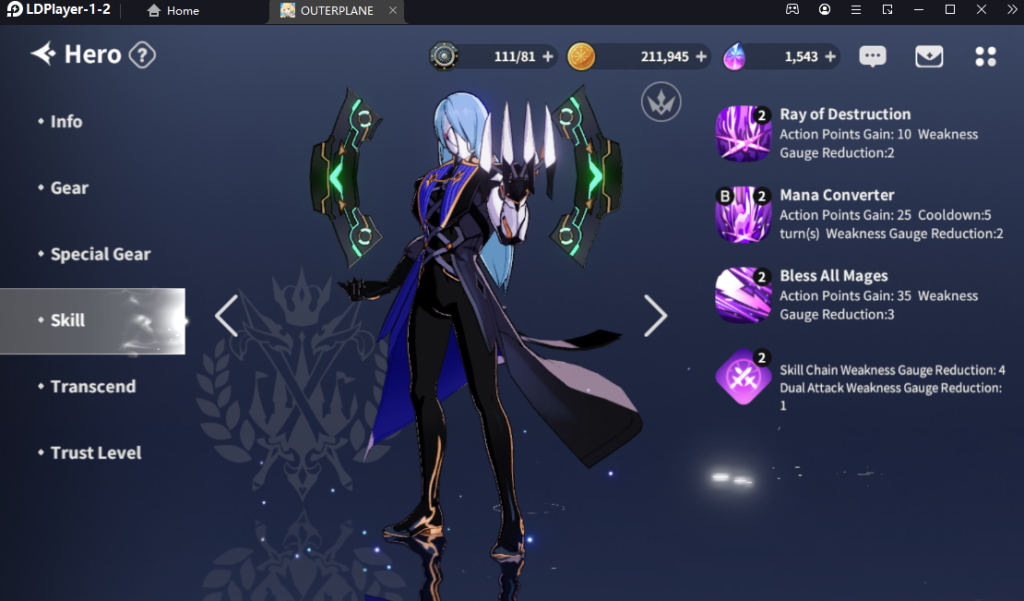Select the Bless All Mages skill icon
The width and height of the screenshot is (1024, 601).
[743, 295]
